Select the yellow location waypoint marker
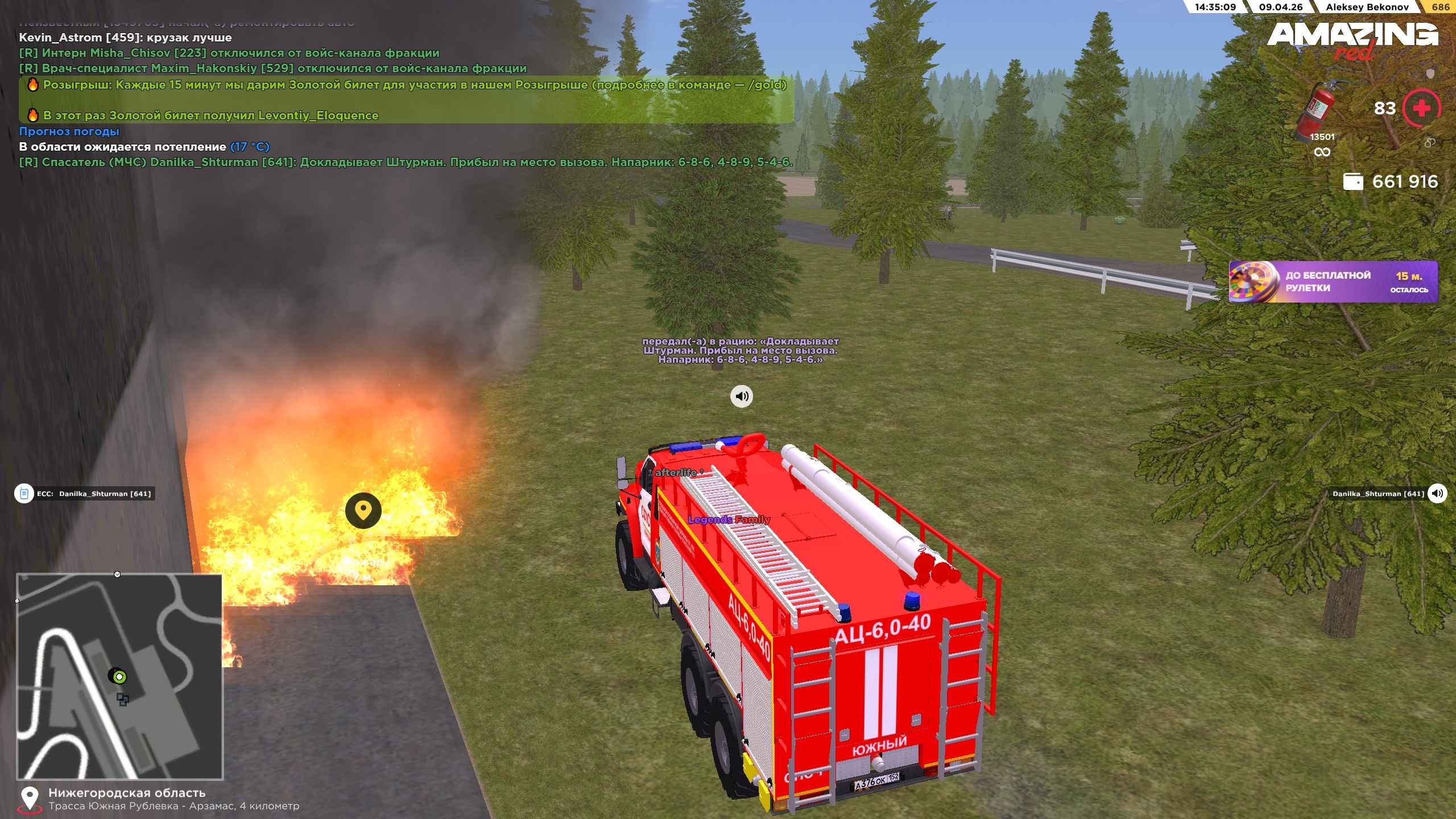Screen dimensions: 1456x819 pos(363,510)
